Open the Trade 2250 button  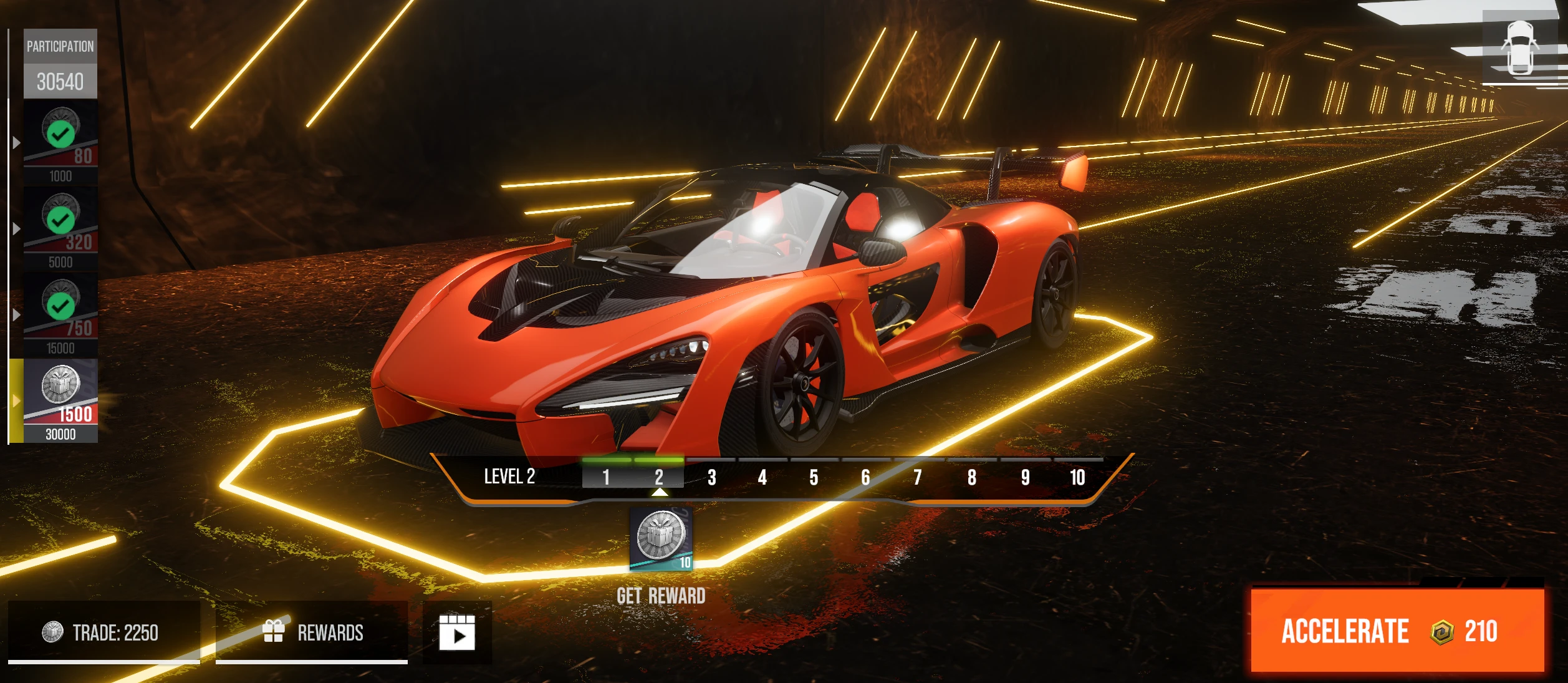tap(103, 632)
